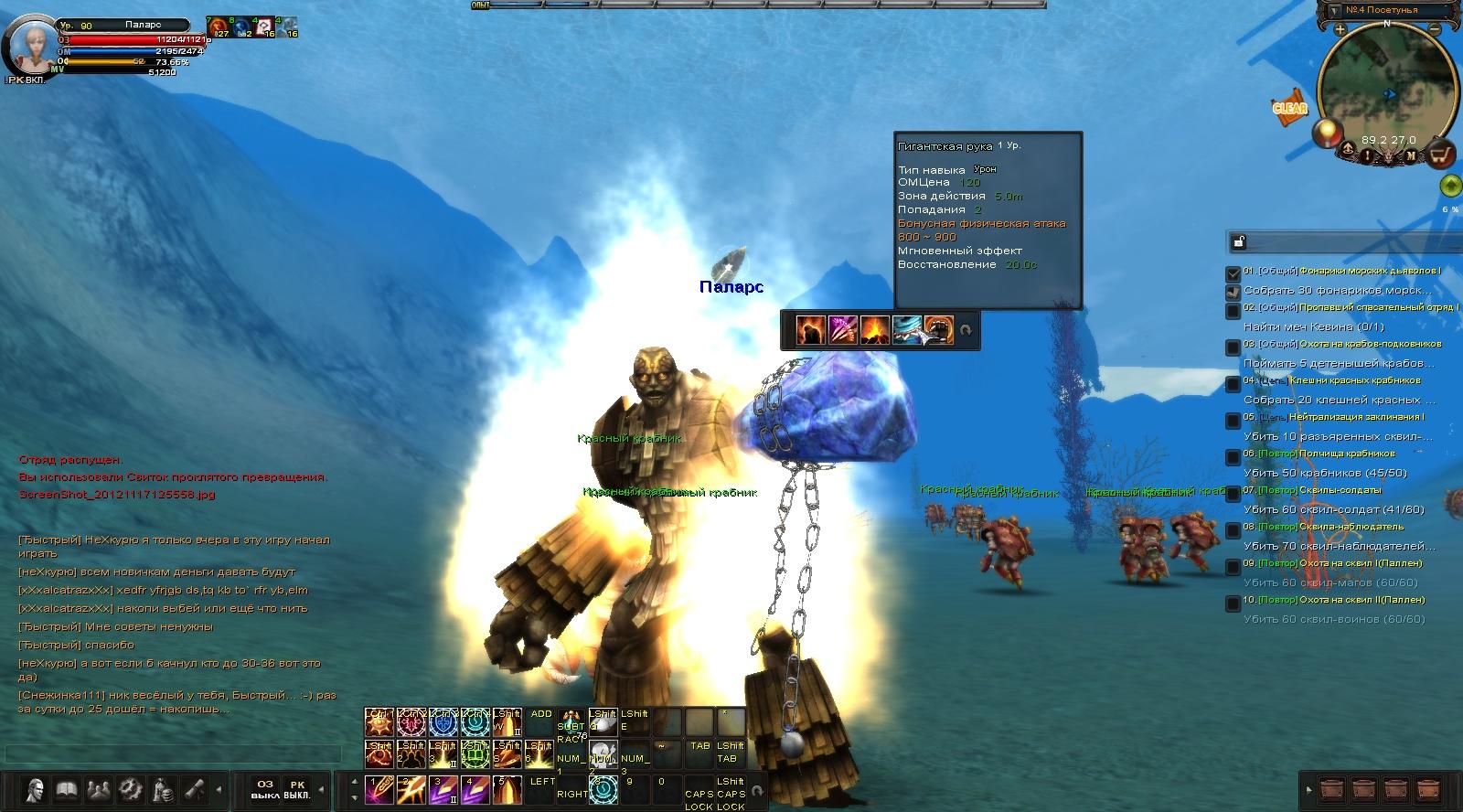Open the character portrait menu icon
This screenshot has height=812, width=1463.
click(36, 788)
